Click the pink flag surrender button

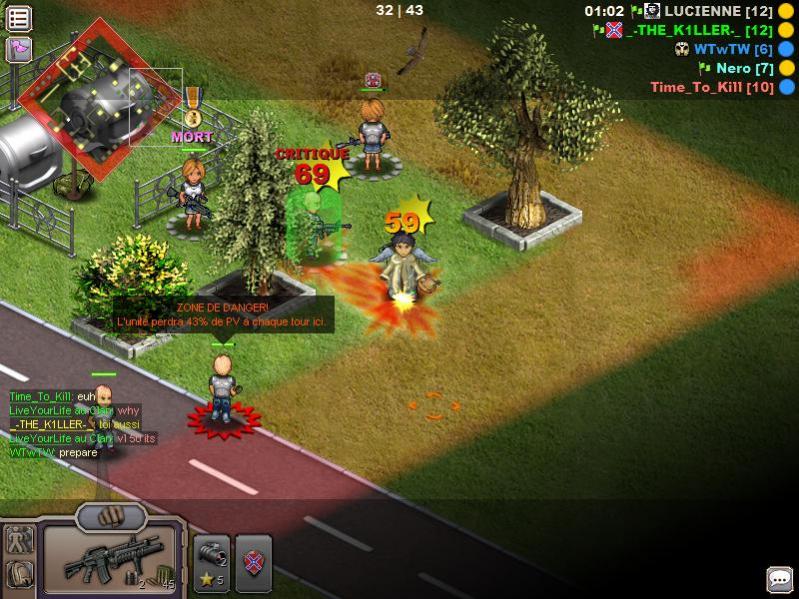pyautogui.click(x=19, y=50)
